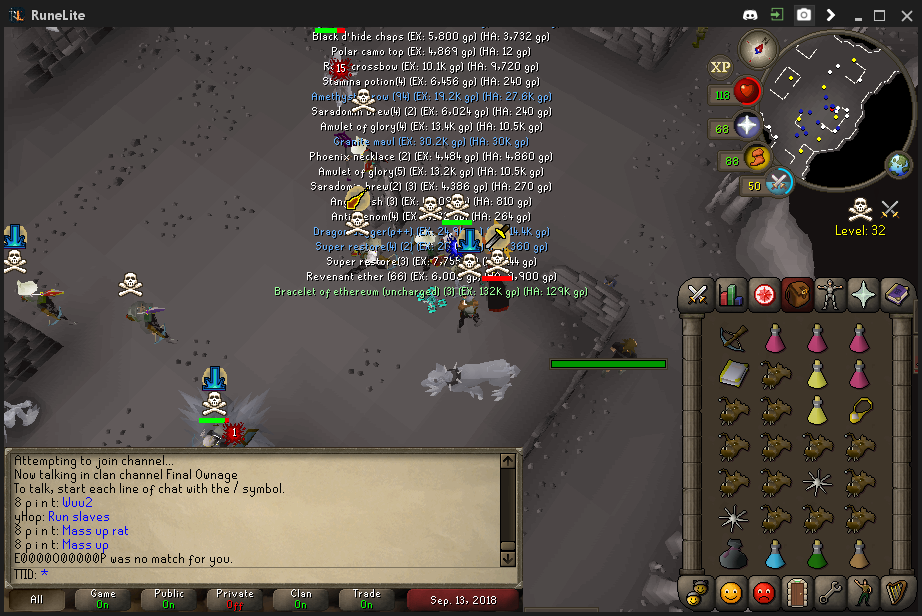The height and width of the screenshot is (616, 922).
Task: Toggle the XP drops orb
Action: (720, 67)
